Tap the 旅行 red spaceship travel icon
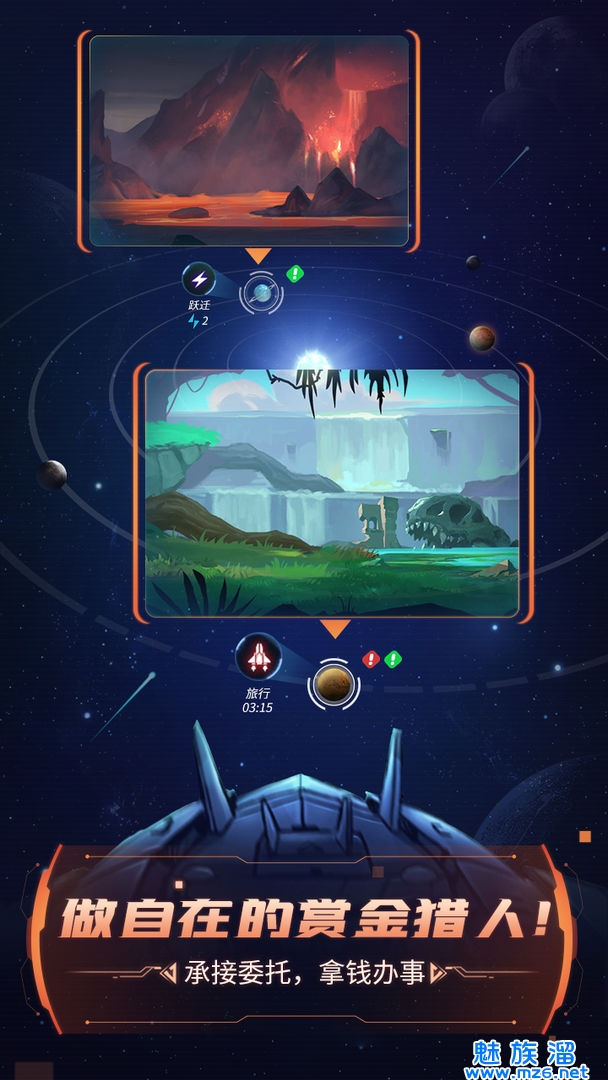Screen dimensions: 608x1080 tap(257, 657)
